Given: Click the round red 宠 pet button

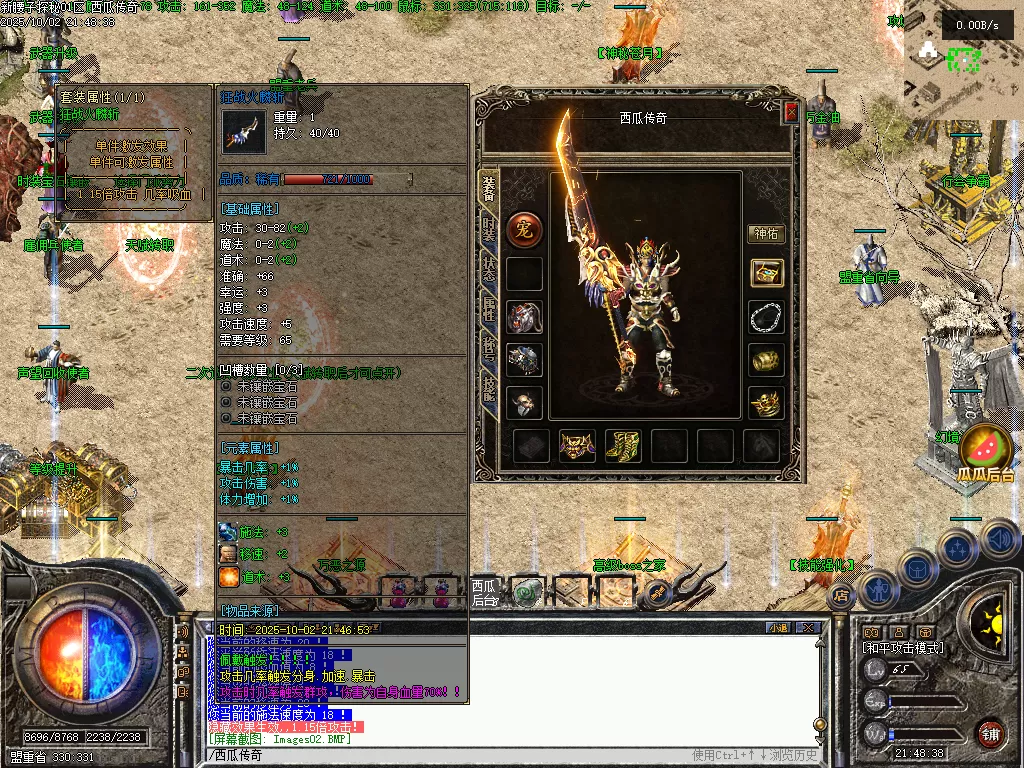Looking at the screenshot, I should point(524,228).
